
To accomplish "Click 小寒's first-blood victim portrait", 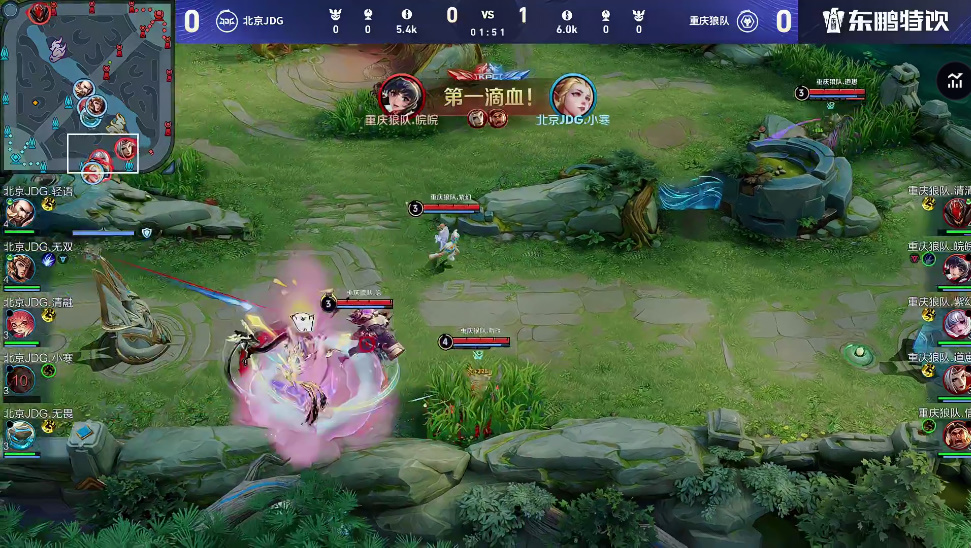I will 572,96.
